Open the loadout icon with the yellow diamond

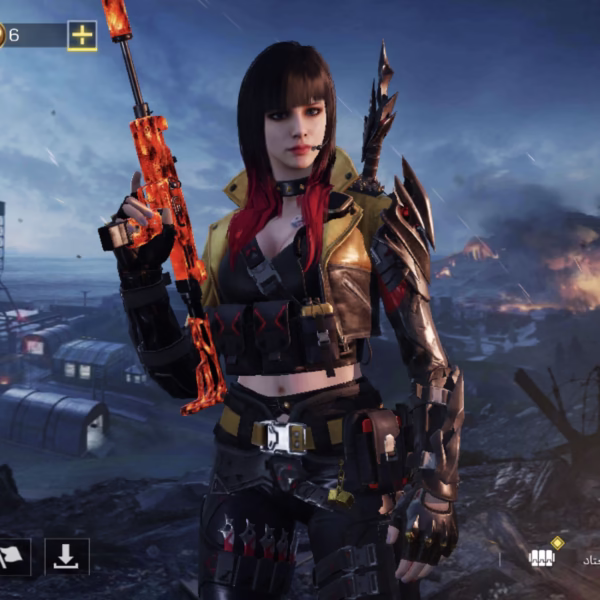(x=543, y=556)
